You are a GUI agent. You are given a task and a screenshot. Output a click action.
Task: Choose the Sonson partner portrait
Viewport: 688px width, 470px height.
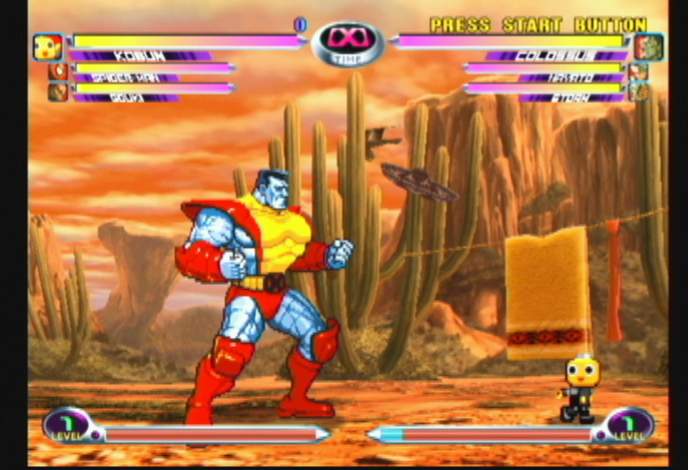click(58, 92)
